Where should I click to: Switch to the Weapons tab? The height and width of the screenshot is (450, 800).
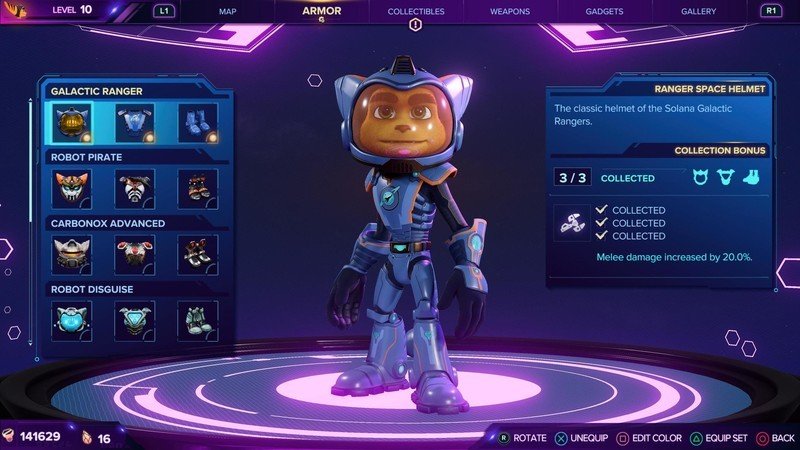pyautogui.click(x=510, y=11)
